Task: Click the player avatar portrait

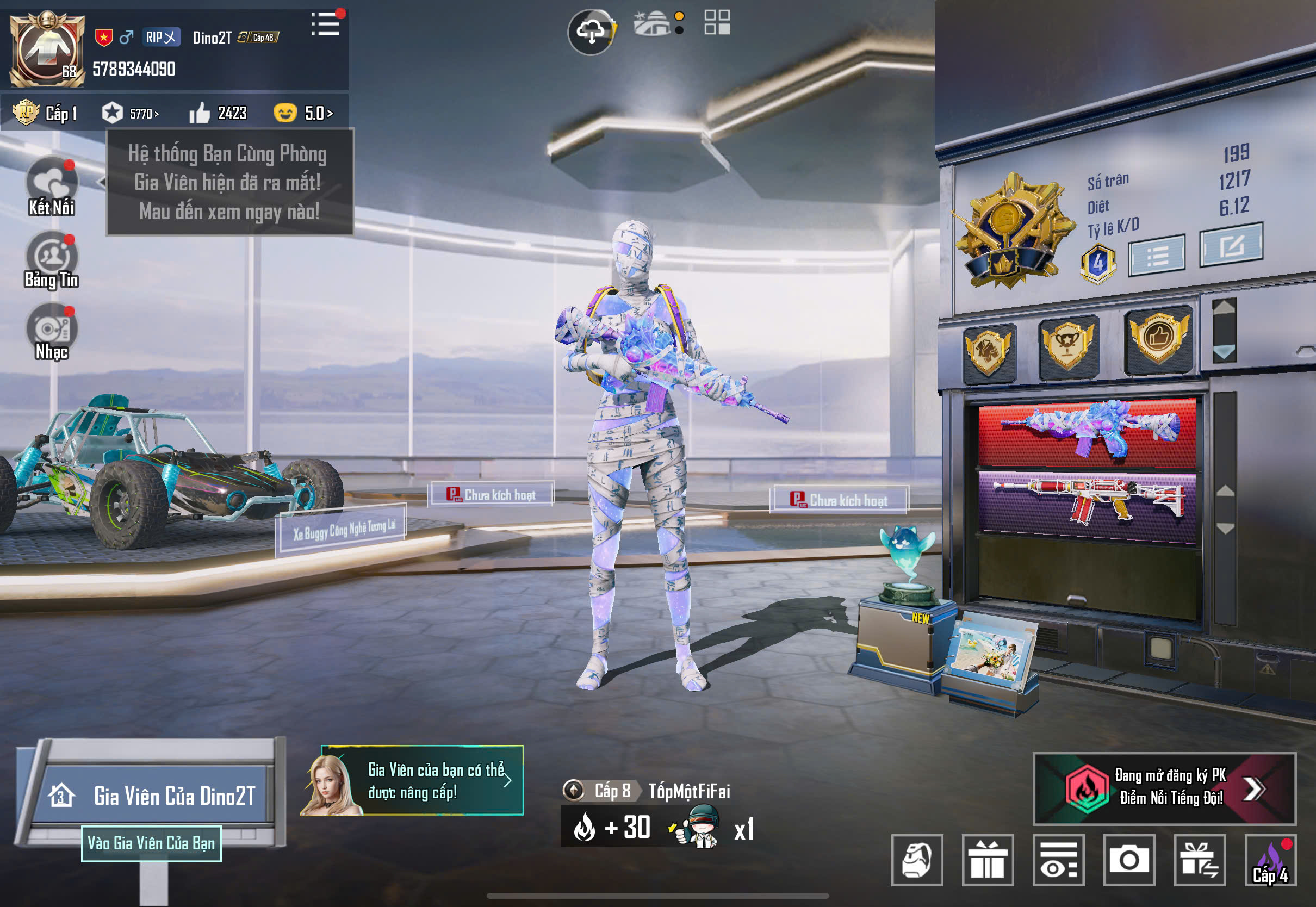Action: [x=47, y=50]
